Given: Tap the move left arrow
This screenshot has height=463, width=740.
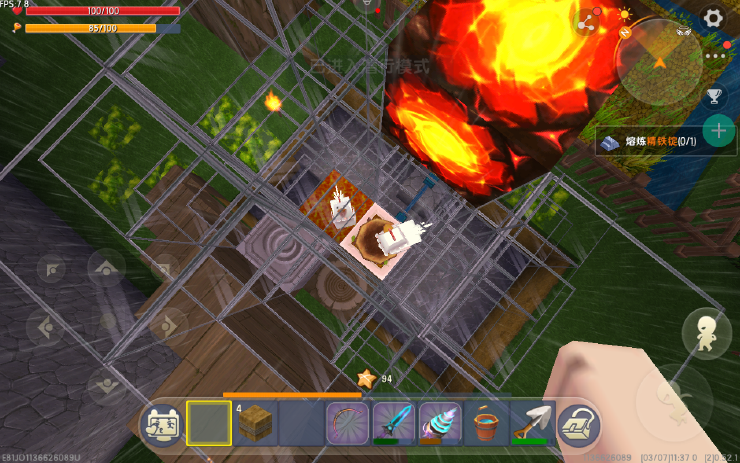Looking at the screenshot, I should pos(47,325).
